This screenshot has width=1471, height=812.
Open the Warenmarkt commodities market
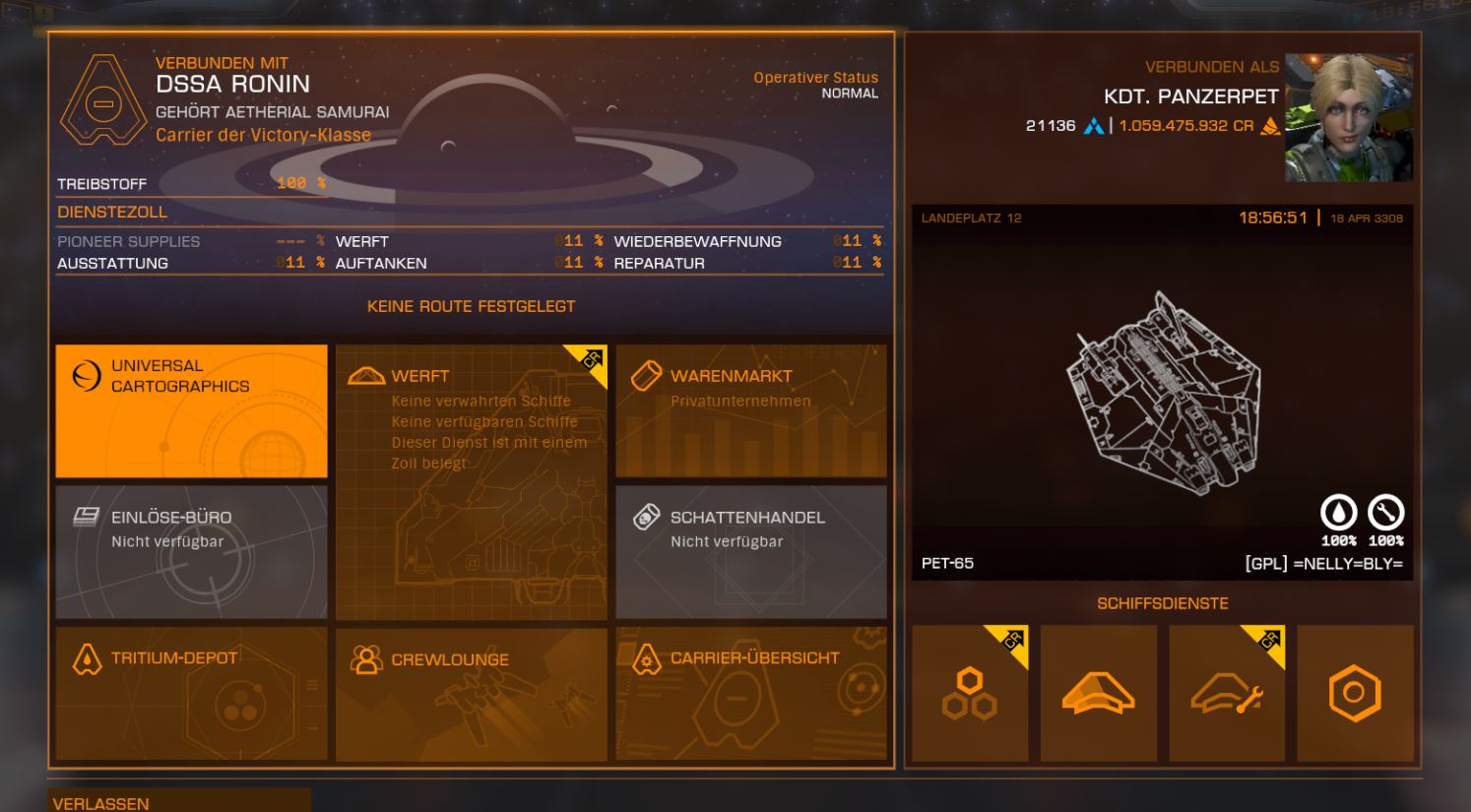(750, 410)
